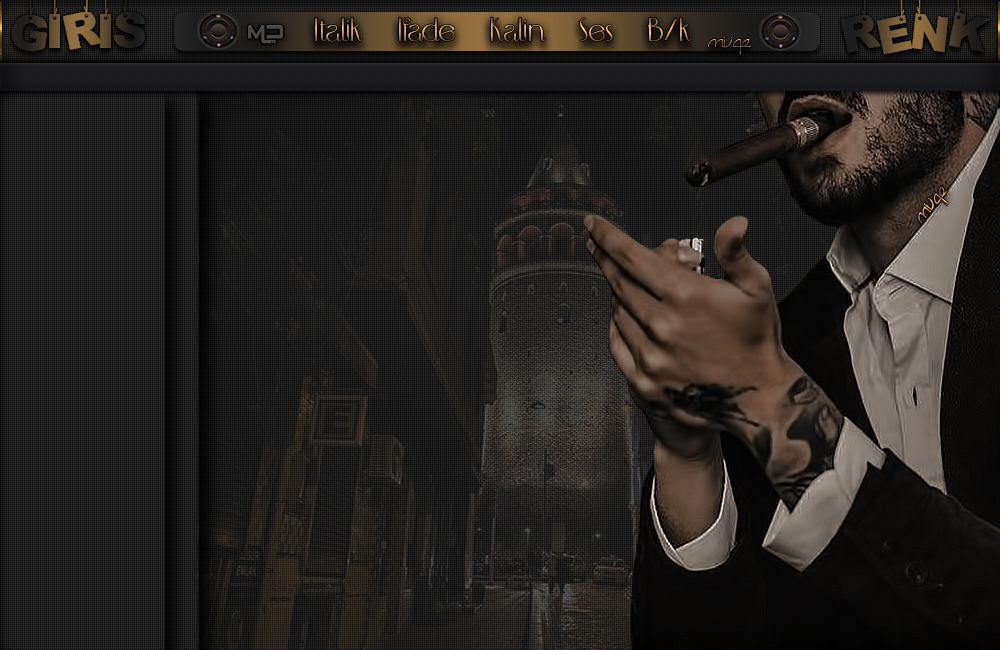Choose the B/K toolbar option
1000x650 pixels.
tap(668, 31)
